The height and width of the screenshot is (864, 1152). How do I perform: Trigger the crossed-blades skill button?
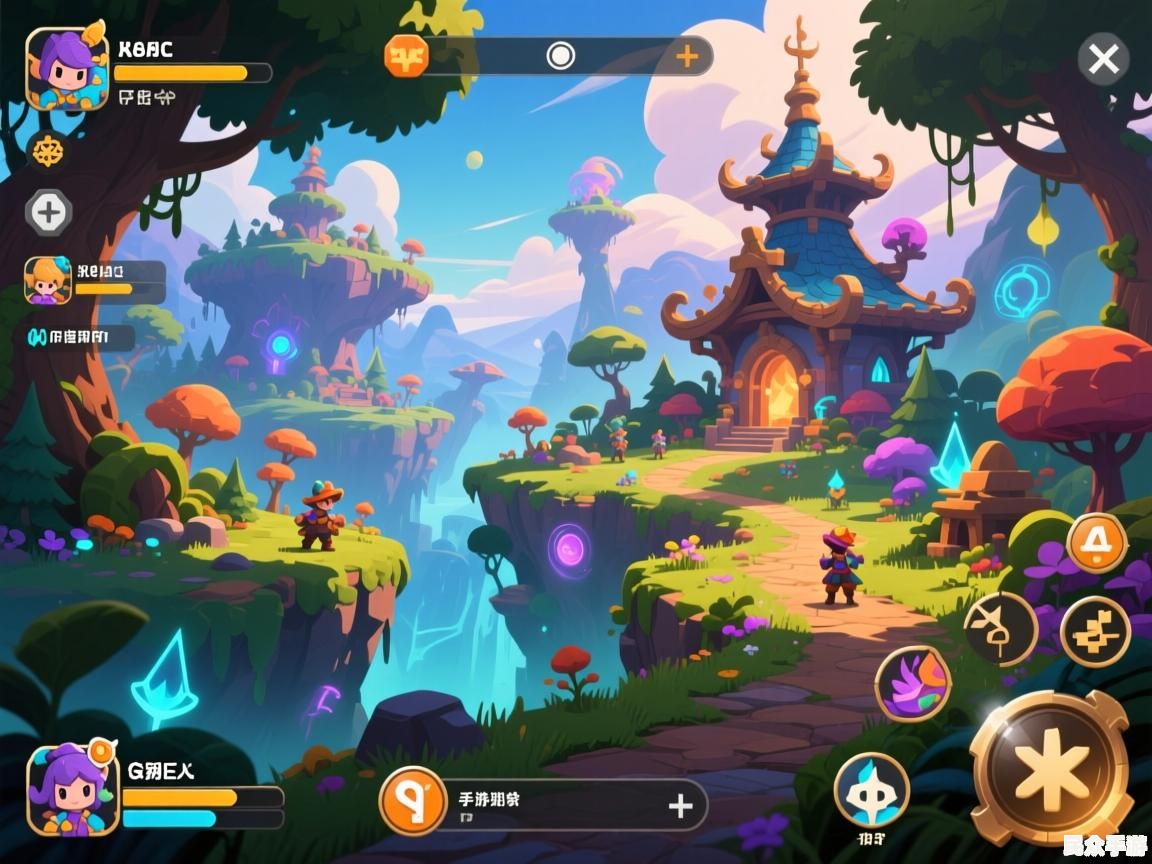[x=1000, y=629]
